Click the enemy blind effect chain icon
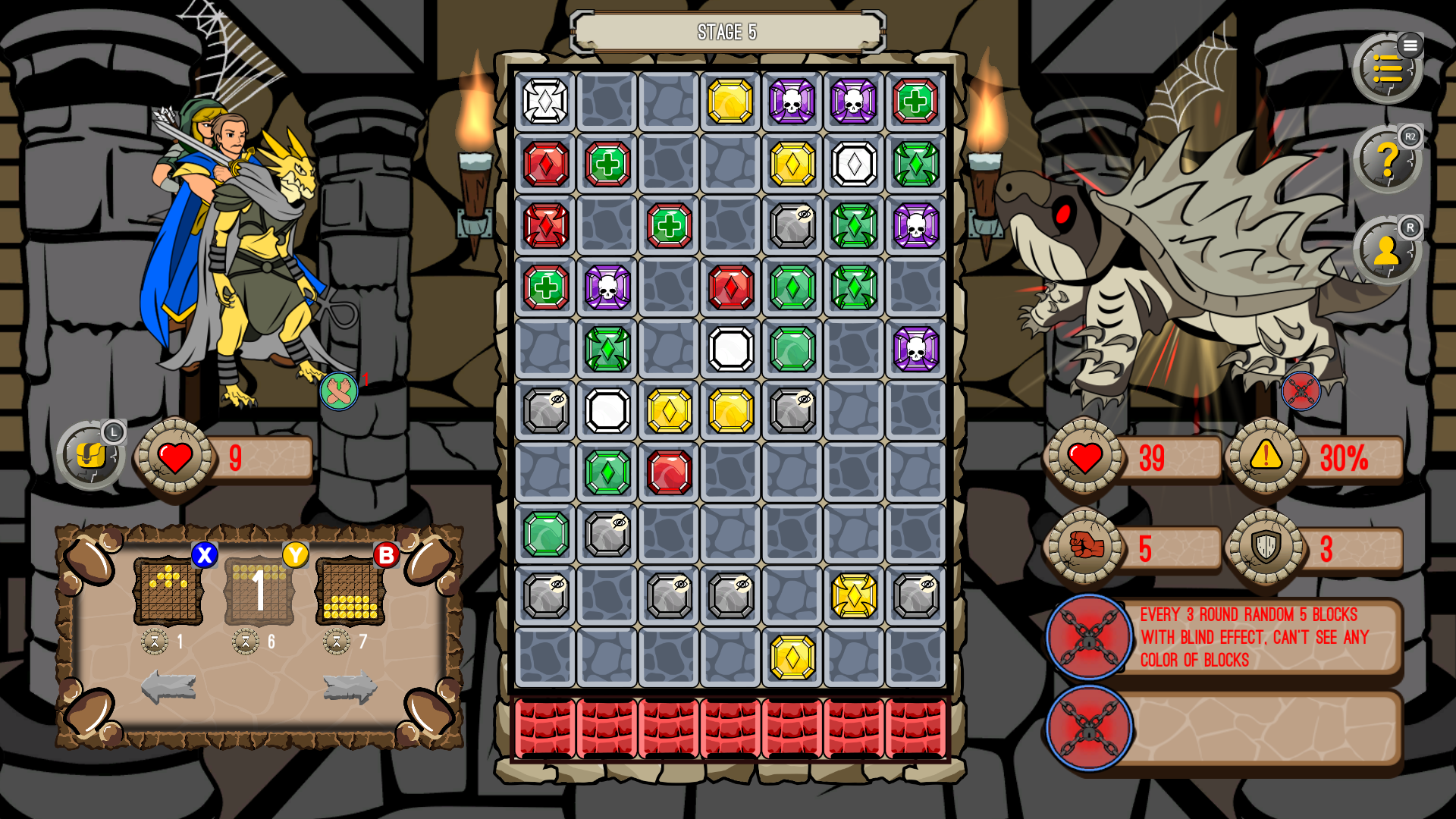The image size is (1456, 819). pyautogui.click(x=1089, y=637)
